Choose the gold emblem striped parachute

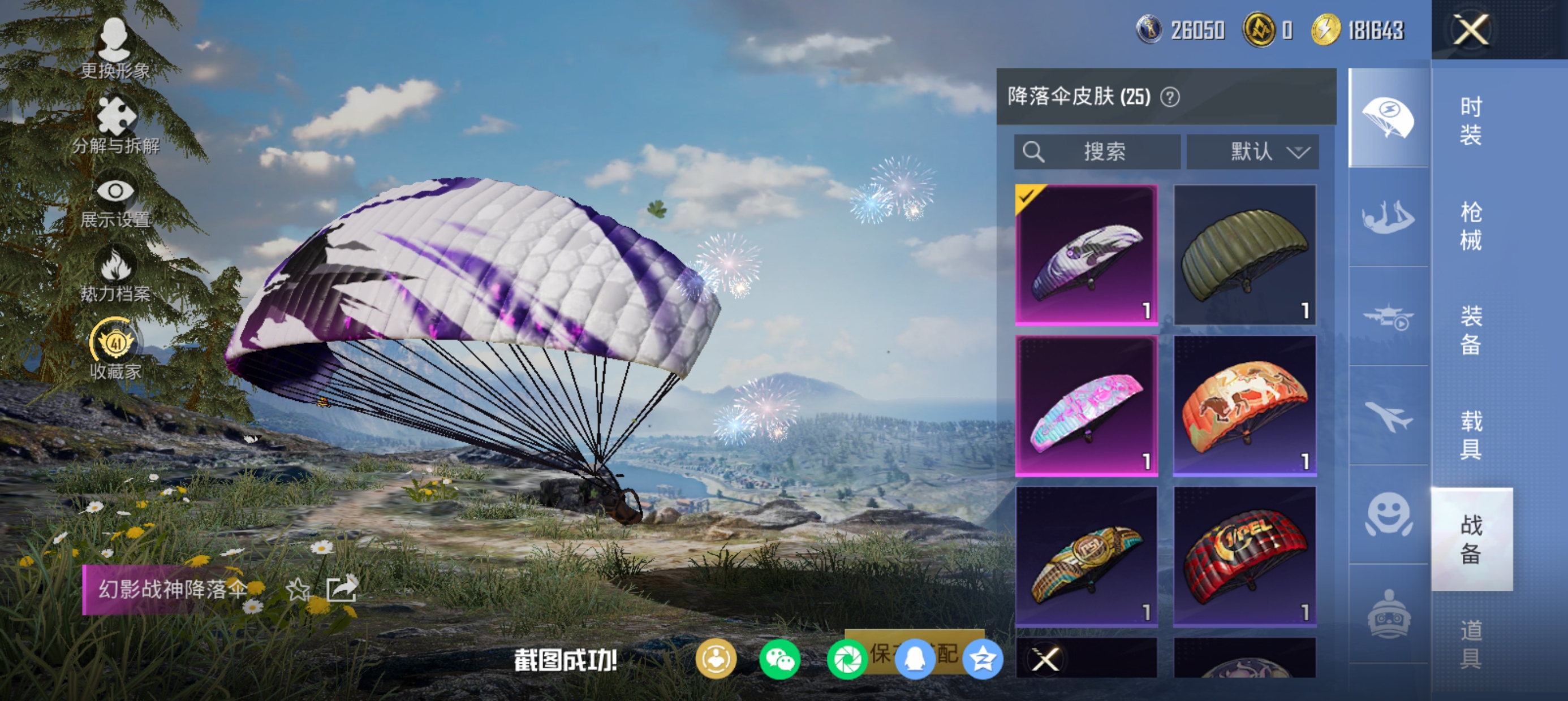click(1086, 556)
